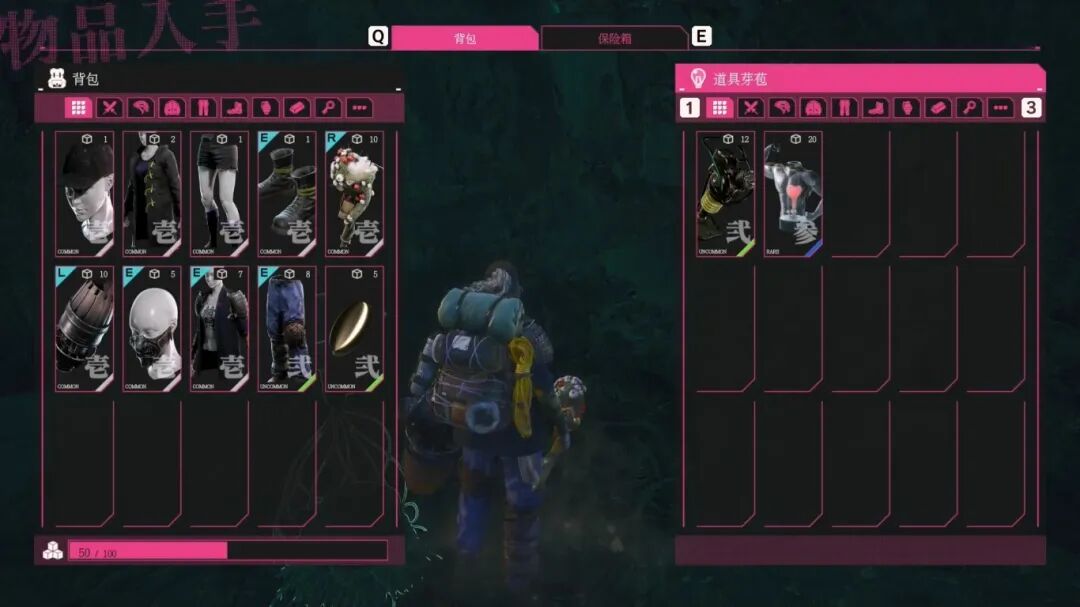Switch to the 保险箱 tab
1080x607 pixels.
point(614,38)
